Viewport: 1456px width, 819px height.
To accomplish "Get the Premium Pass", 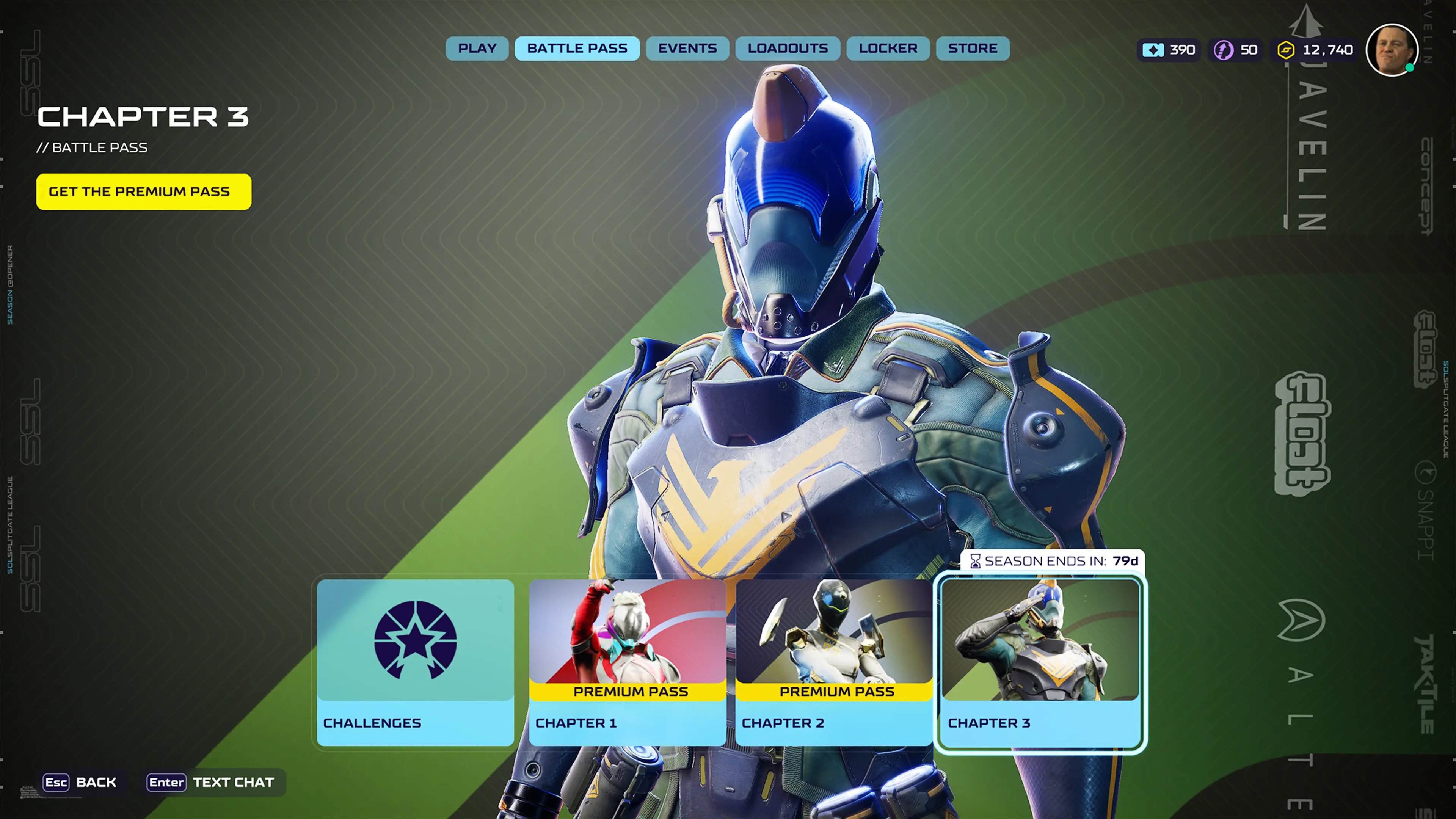I will click(144, 191).
